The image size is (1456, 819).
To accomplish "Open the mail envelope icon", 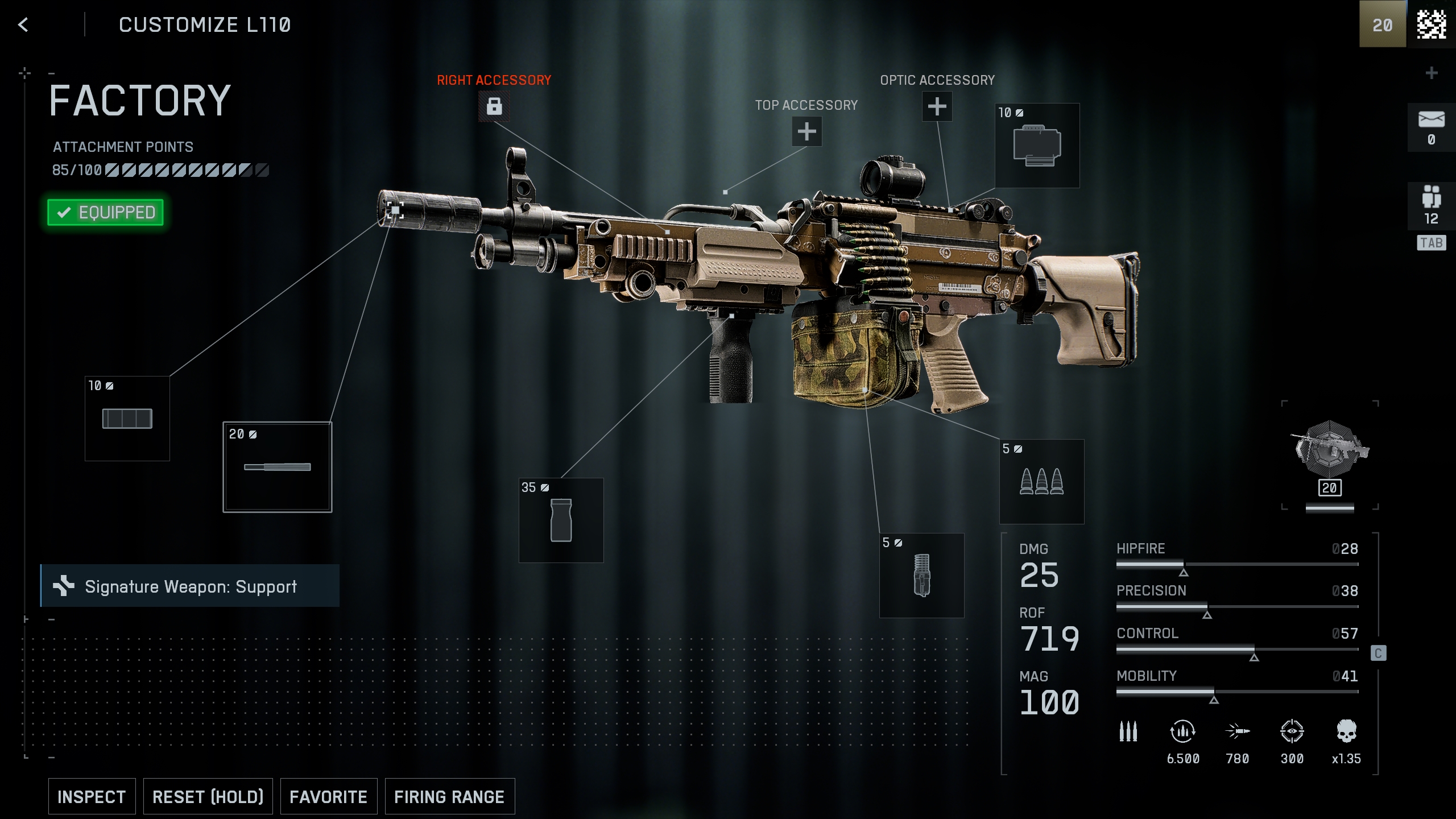I will point(1431,127).
